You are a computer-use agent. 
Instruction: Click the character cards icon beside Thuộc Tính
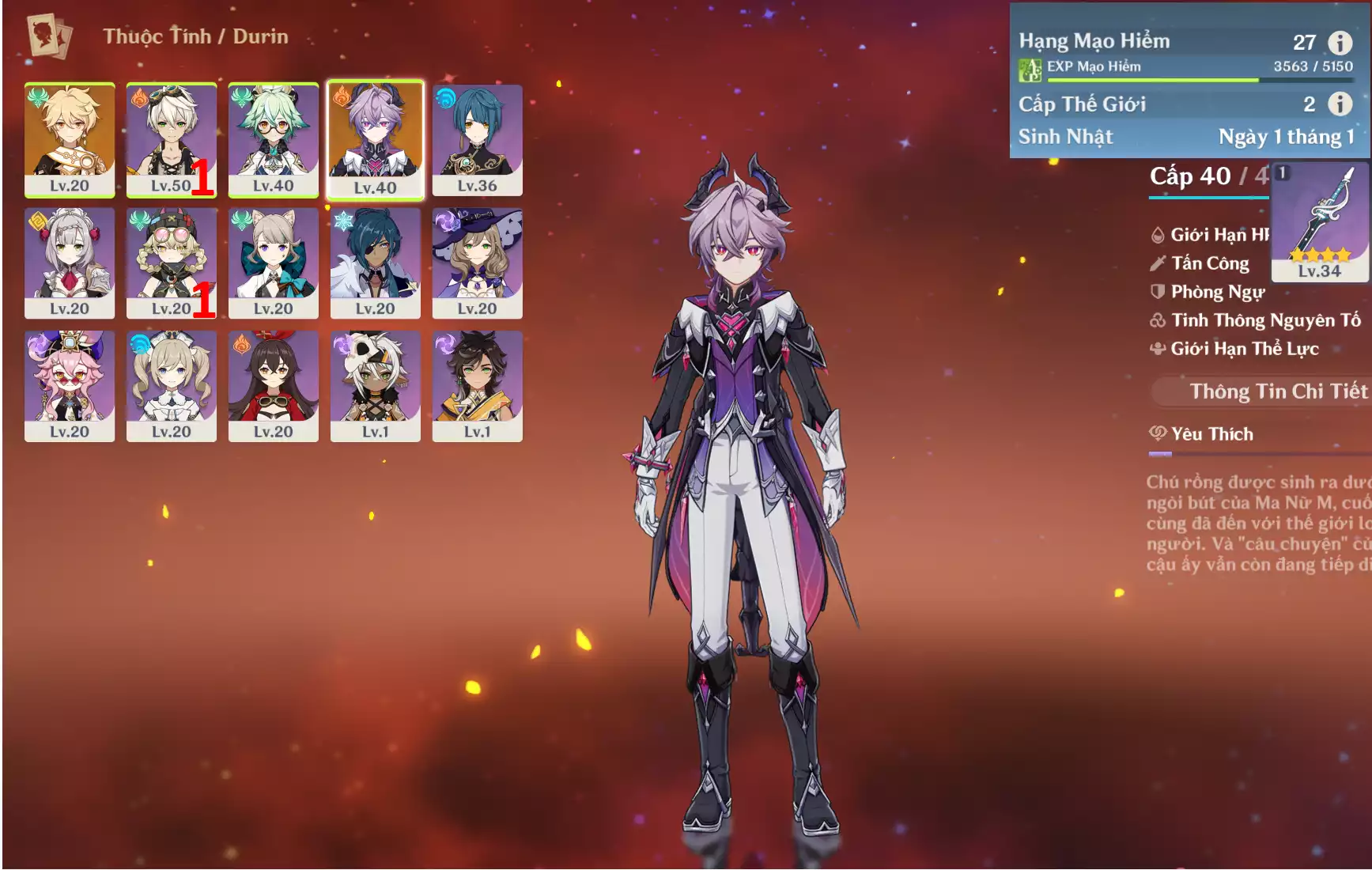(49, 36)
